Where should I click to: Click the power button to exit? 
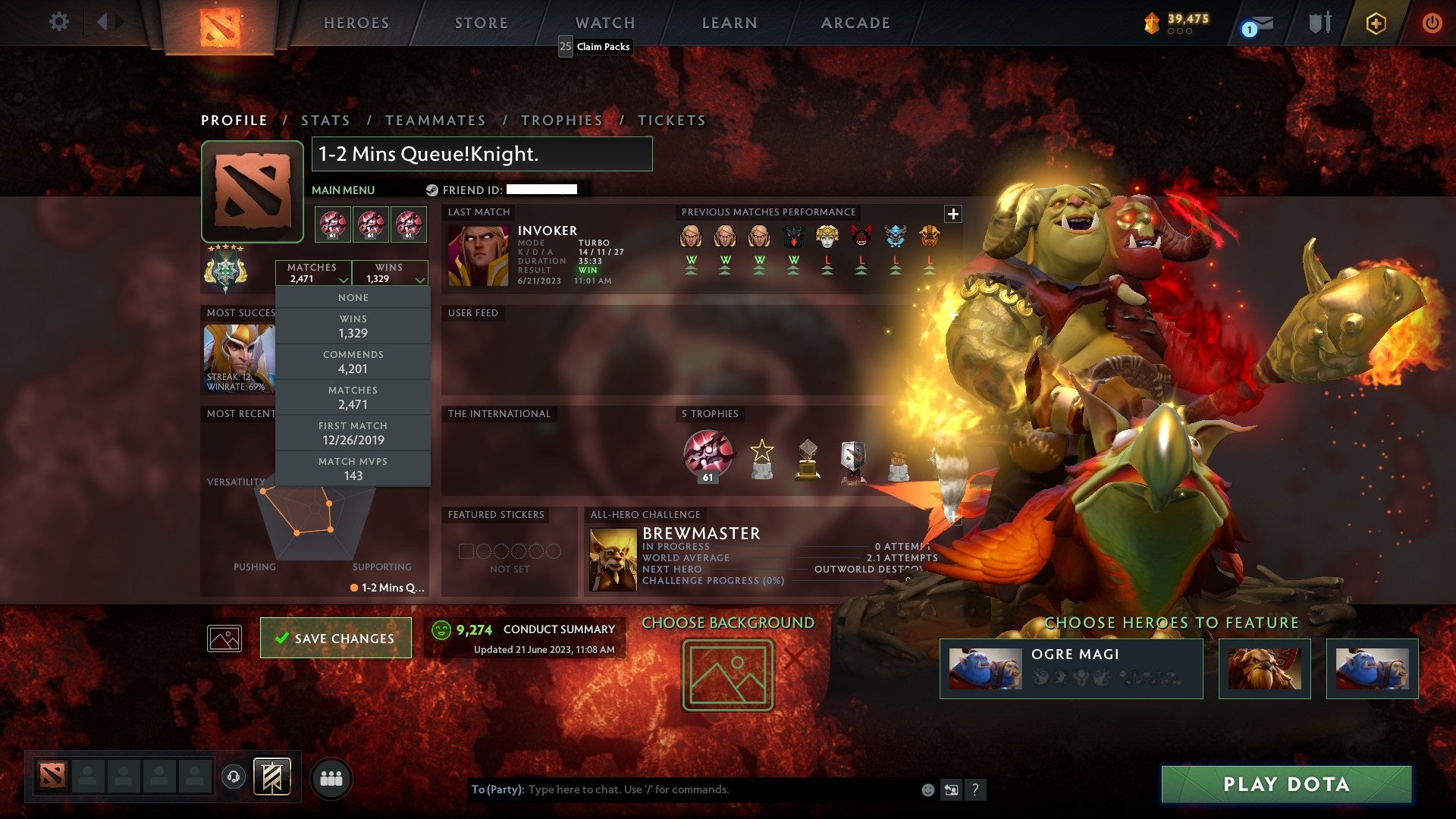pos(1432,23)
